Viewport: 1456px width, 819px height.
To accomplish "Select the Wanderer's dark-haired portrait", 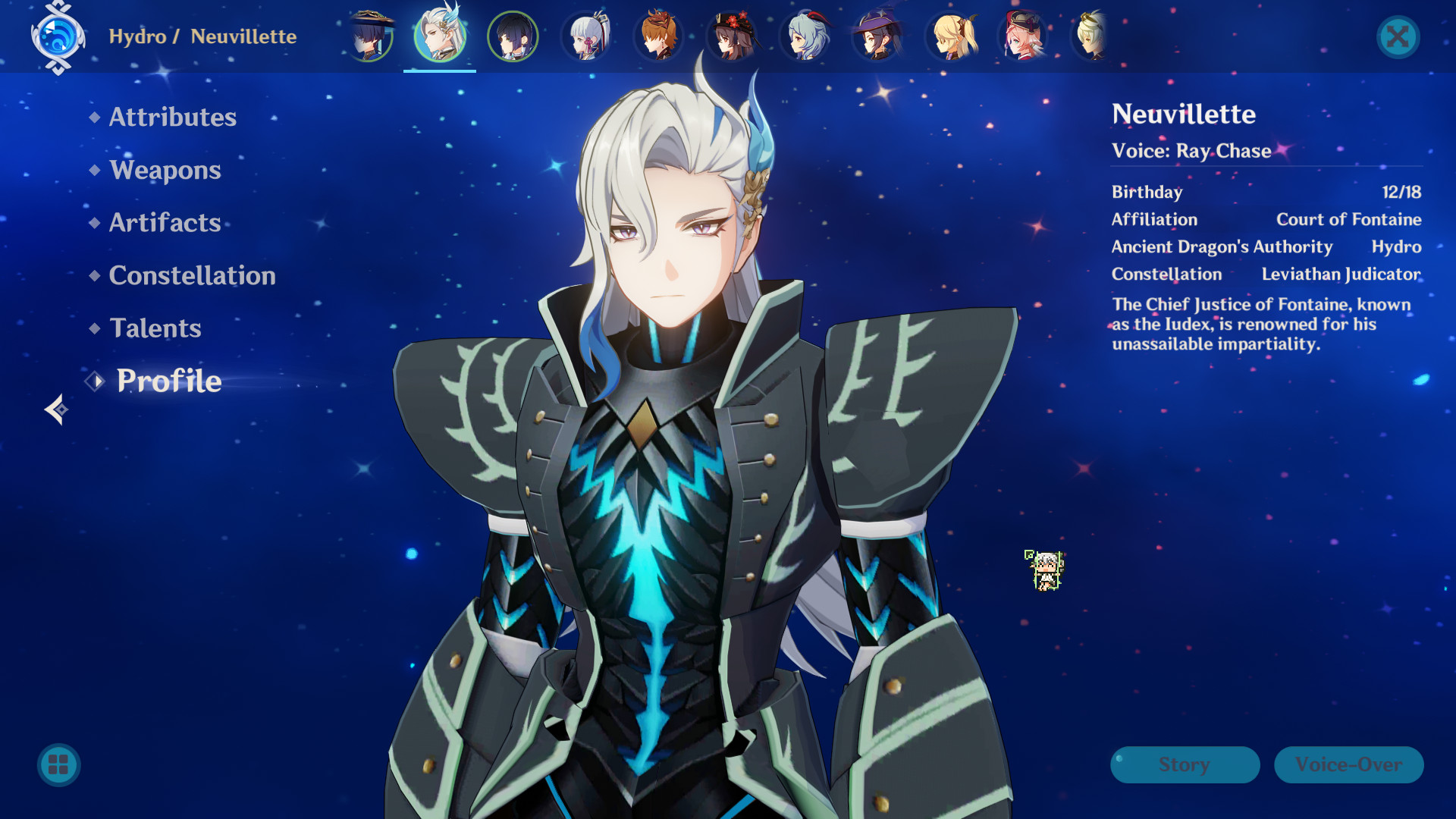I will coord(513,36).
